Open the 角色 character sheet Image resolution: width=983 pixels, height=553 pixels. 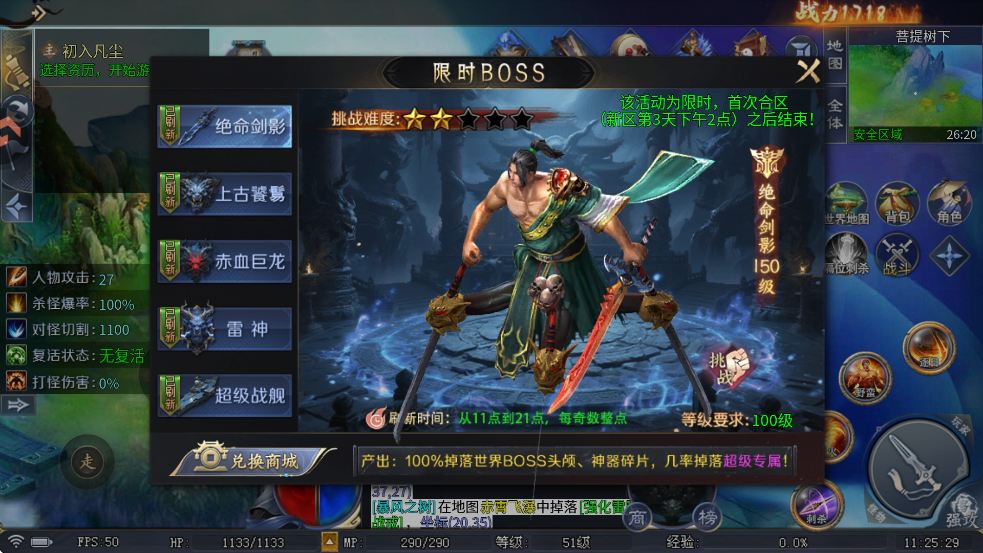click(948, 204)
